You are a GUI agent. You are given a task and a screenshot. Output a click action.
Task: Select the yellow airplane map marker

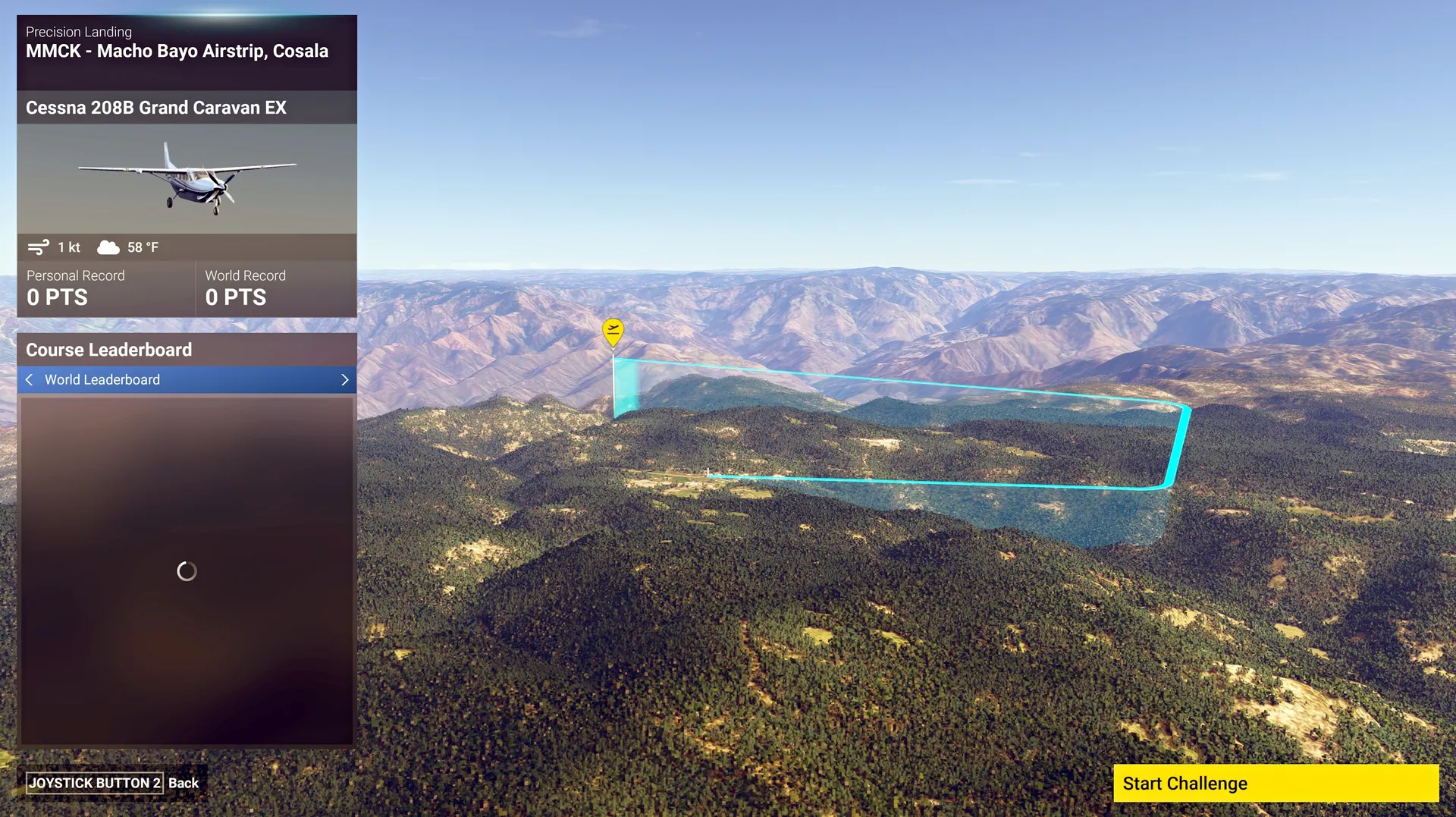tap(613, 331)
